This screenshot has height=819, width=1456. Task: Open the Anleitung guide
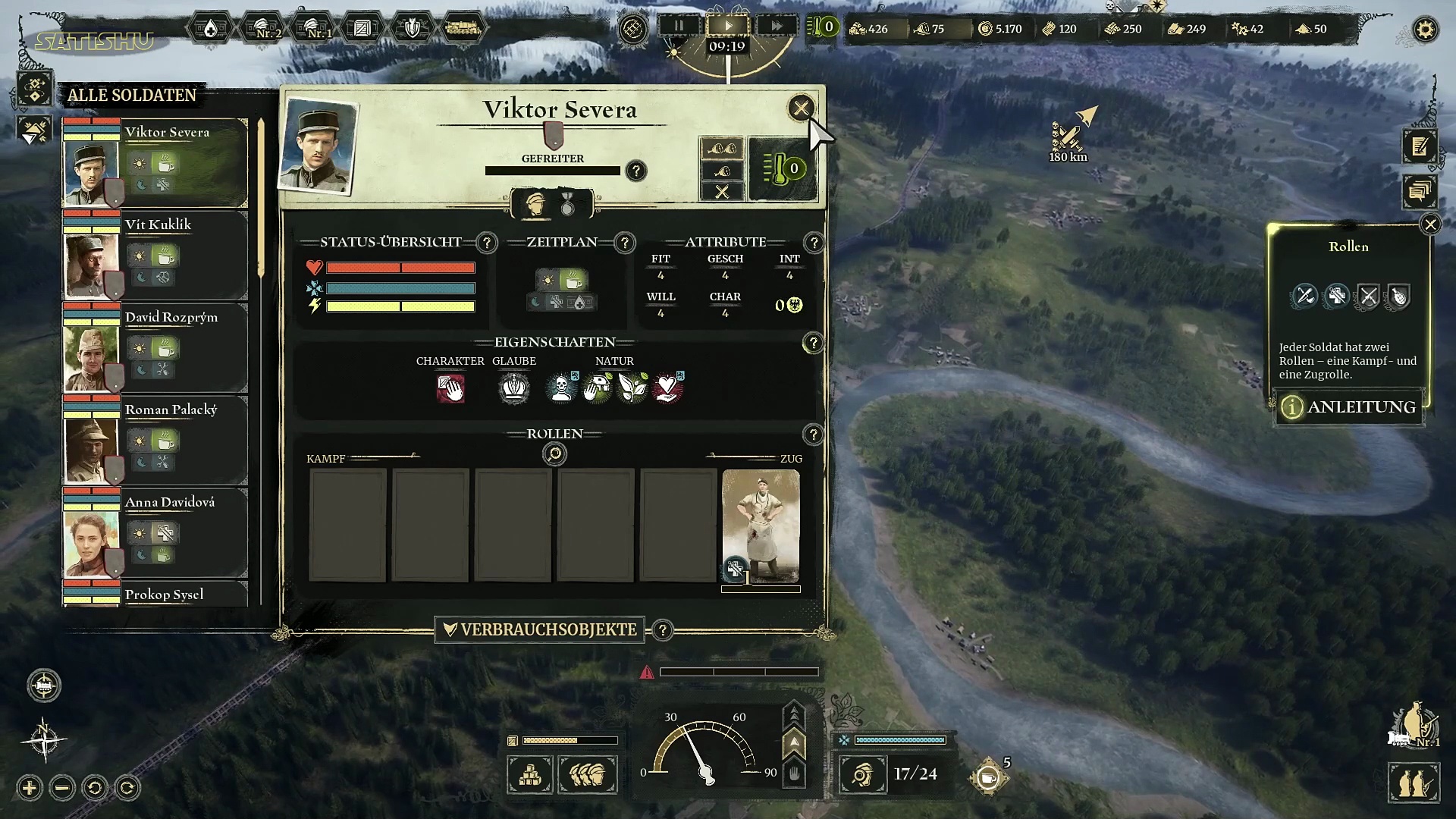click(x=1349, y=407)
